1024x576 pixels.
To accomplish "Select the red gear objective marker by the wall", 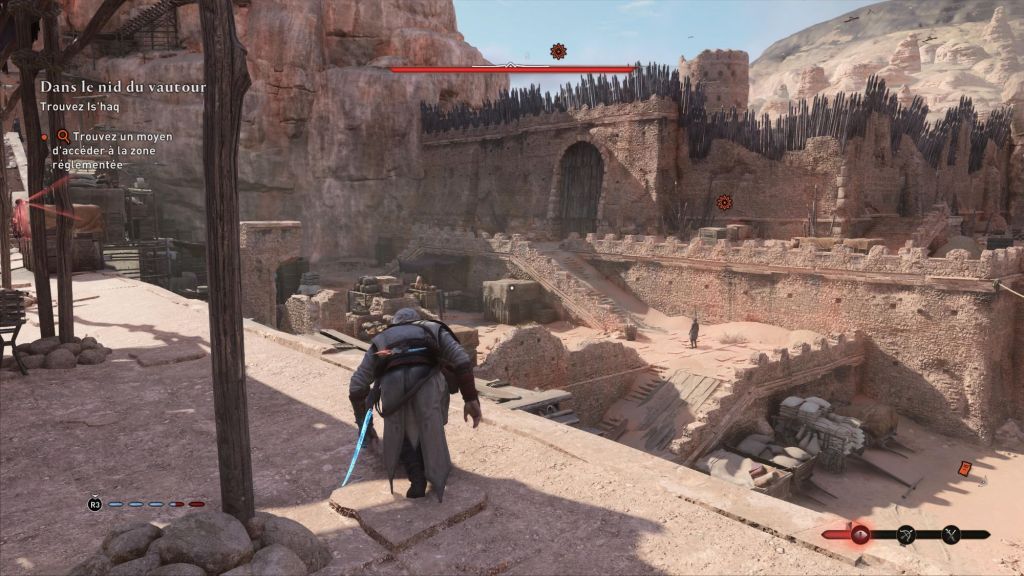I will [x=724, y=202].
